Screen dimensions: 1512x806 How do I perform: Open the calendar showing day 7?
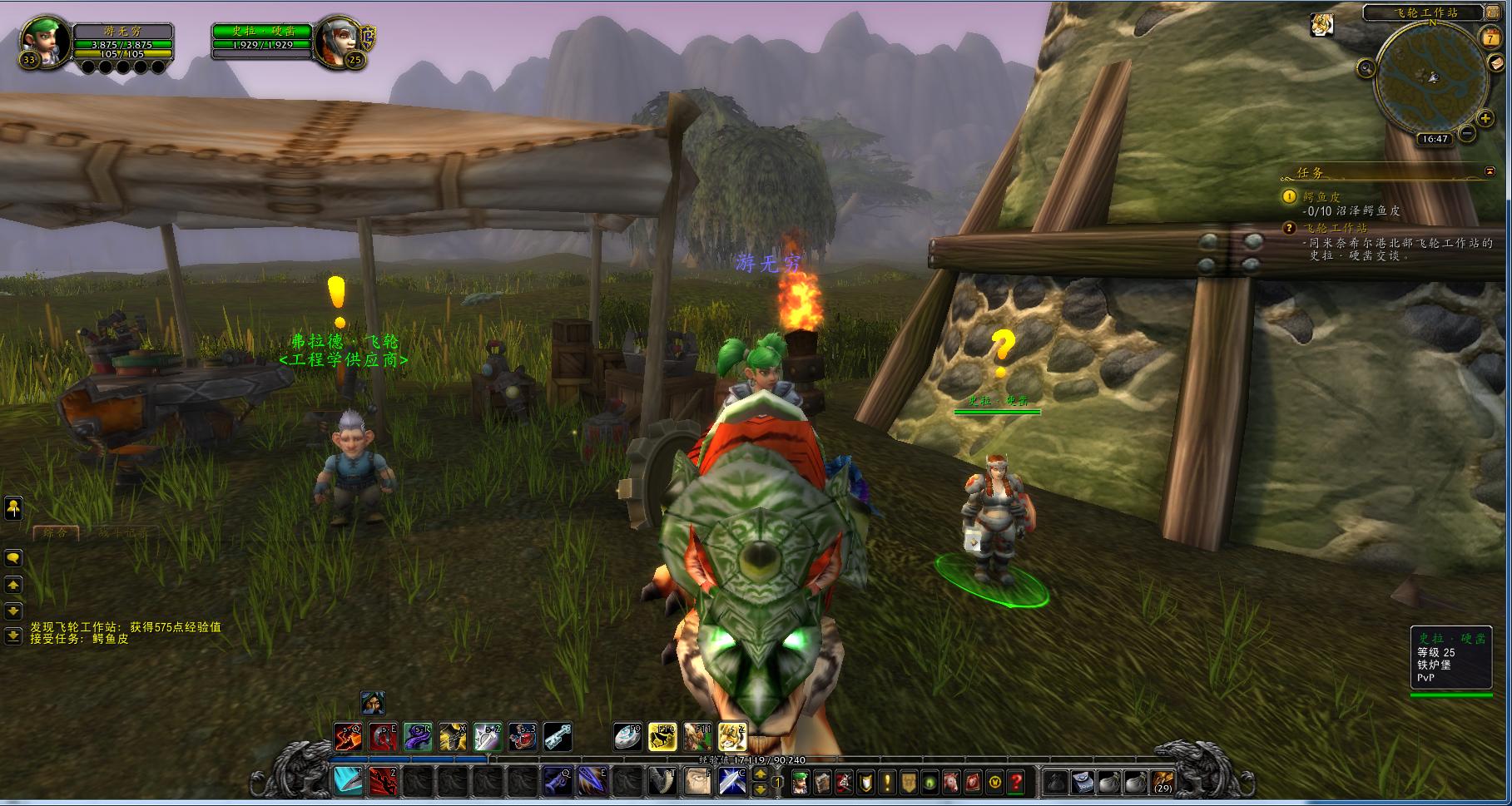(x=1490, y=38)
